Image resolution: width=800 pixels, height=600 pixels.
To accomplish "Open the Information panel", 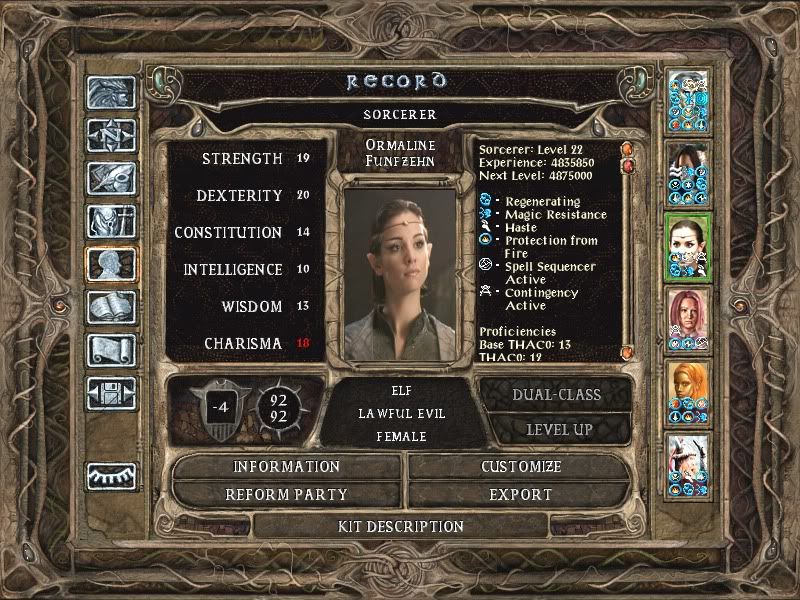I will click(287, 467).
